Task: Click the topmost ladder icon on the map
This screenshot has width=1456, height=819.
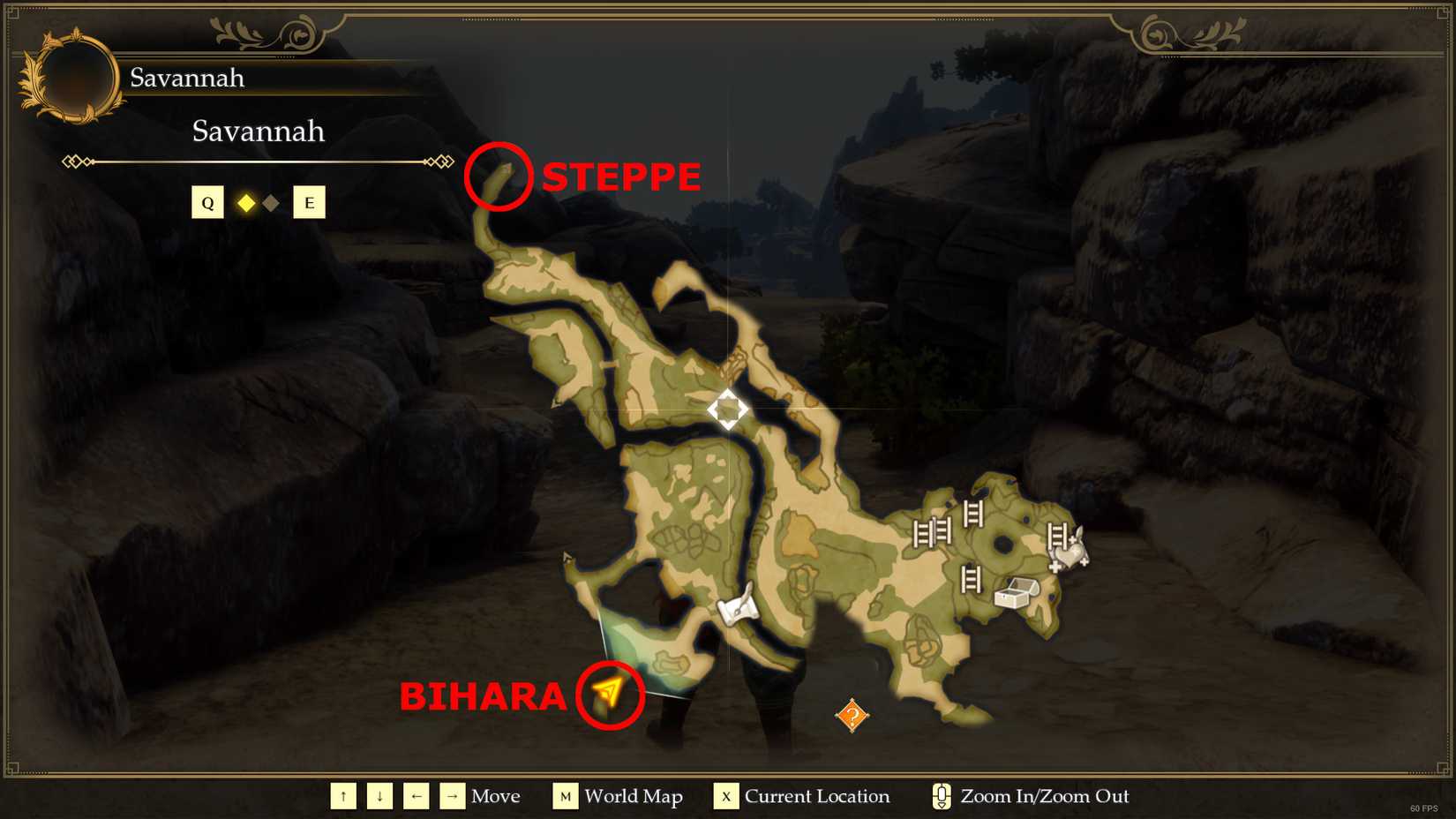Action: (x=974, y=514)
